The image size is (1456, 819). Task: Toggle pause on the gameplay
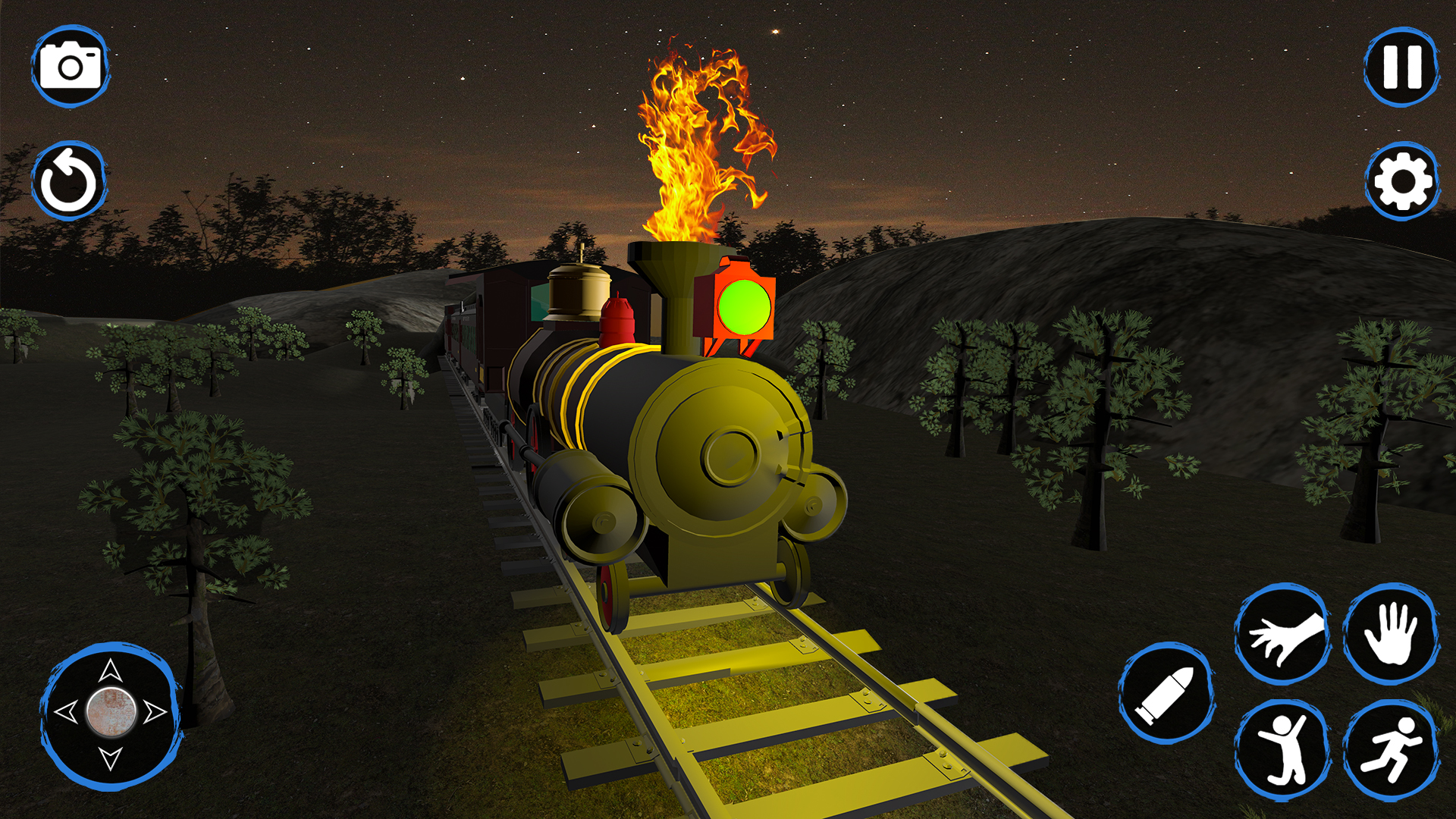[1401, 67]
